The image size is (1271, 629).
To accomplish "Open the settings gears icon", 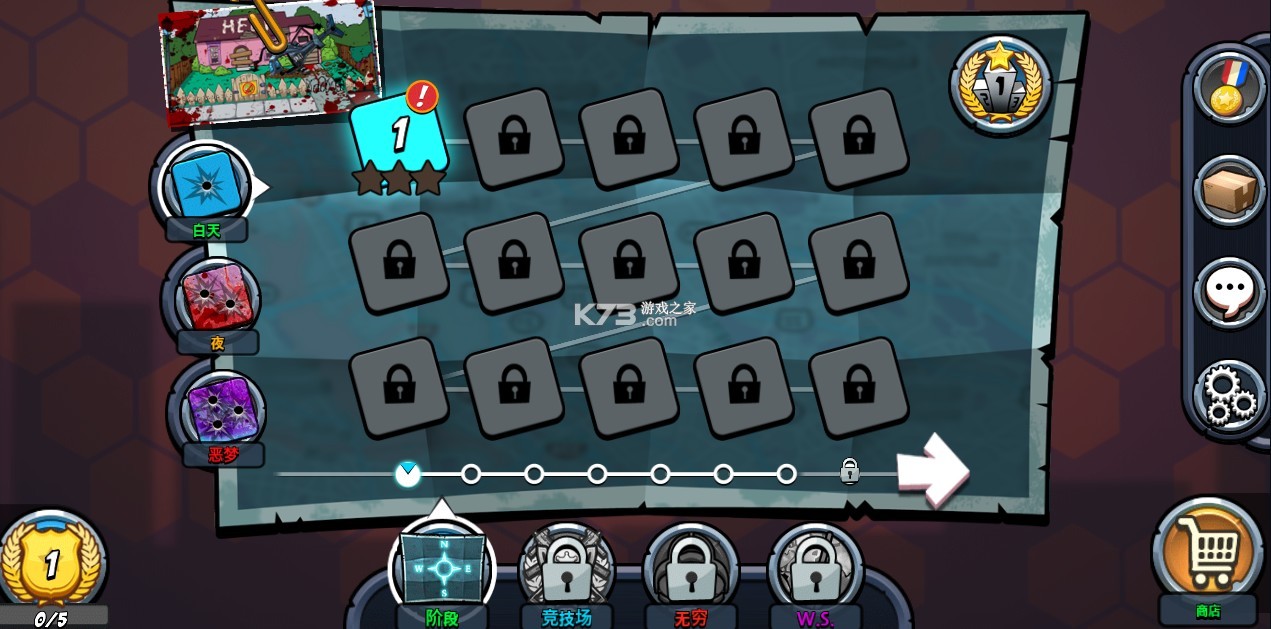I will 1229,394.
